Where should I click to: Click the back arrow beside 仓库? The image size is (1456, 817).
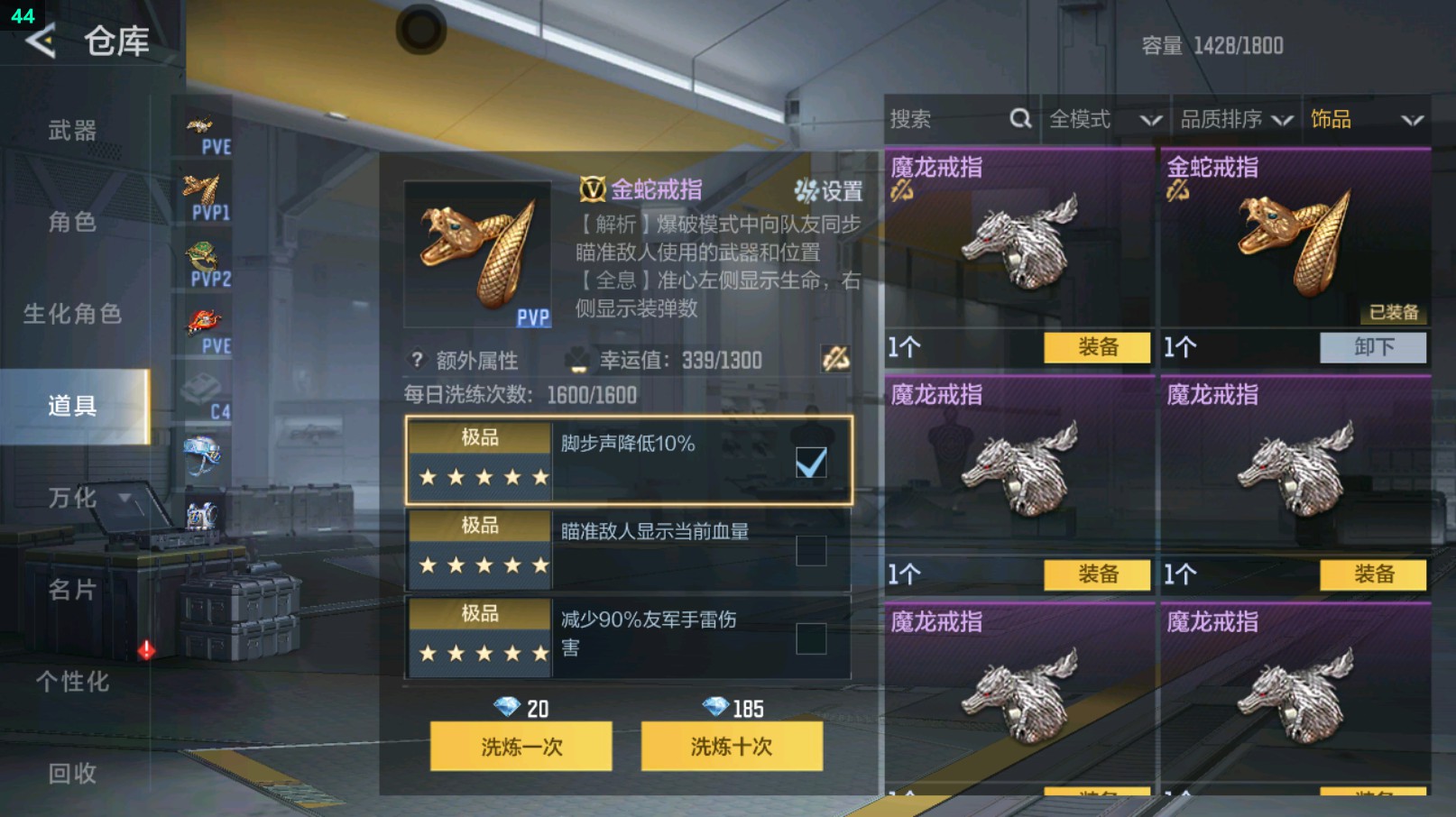tap(42, 40)
